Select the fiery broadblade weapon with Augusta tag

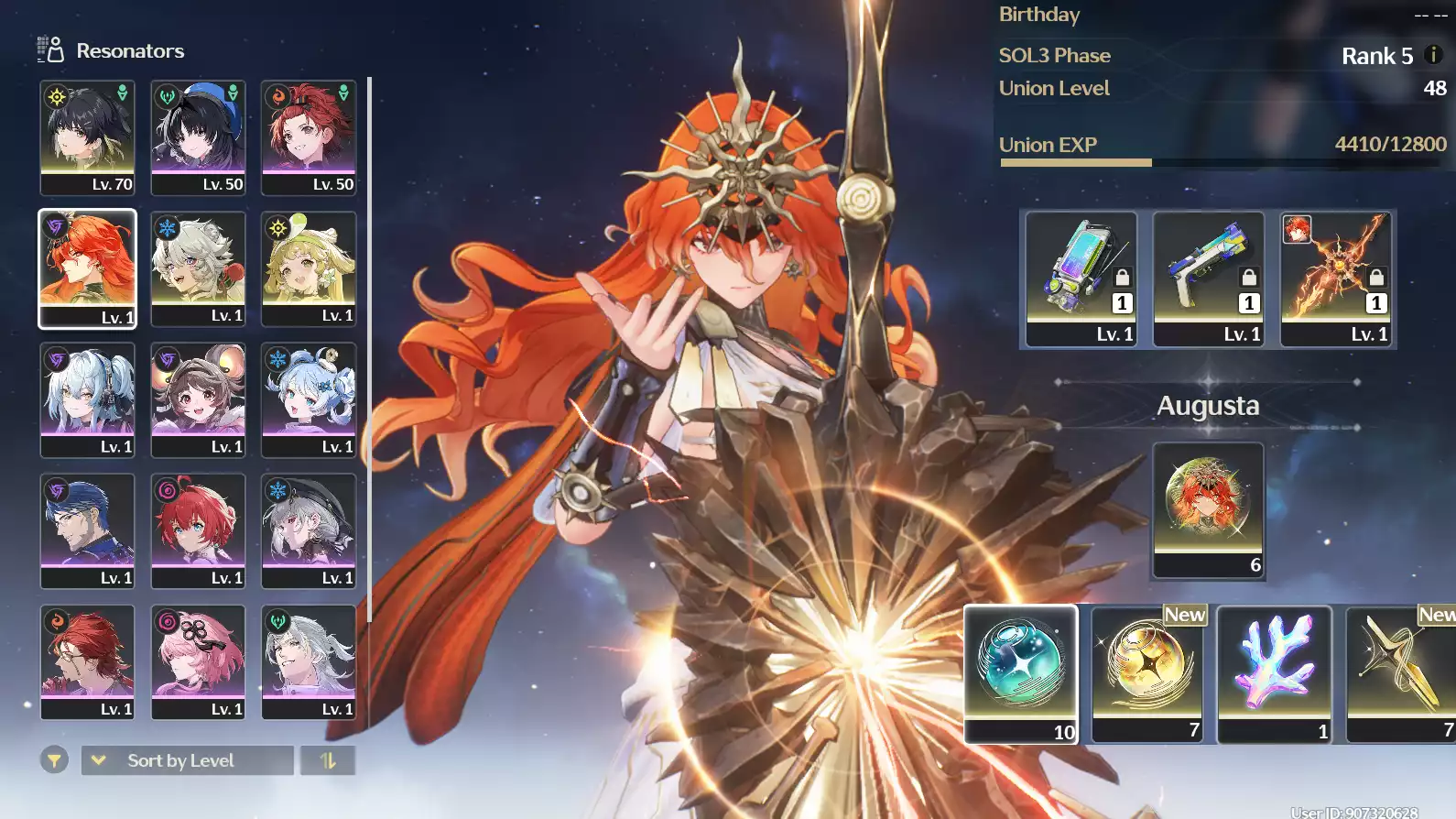1335,278
